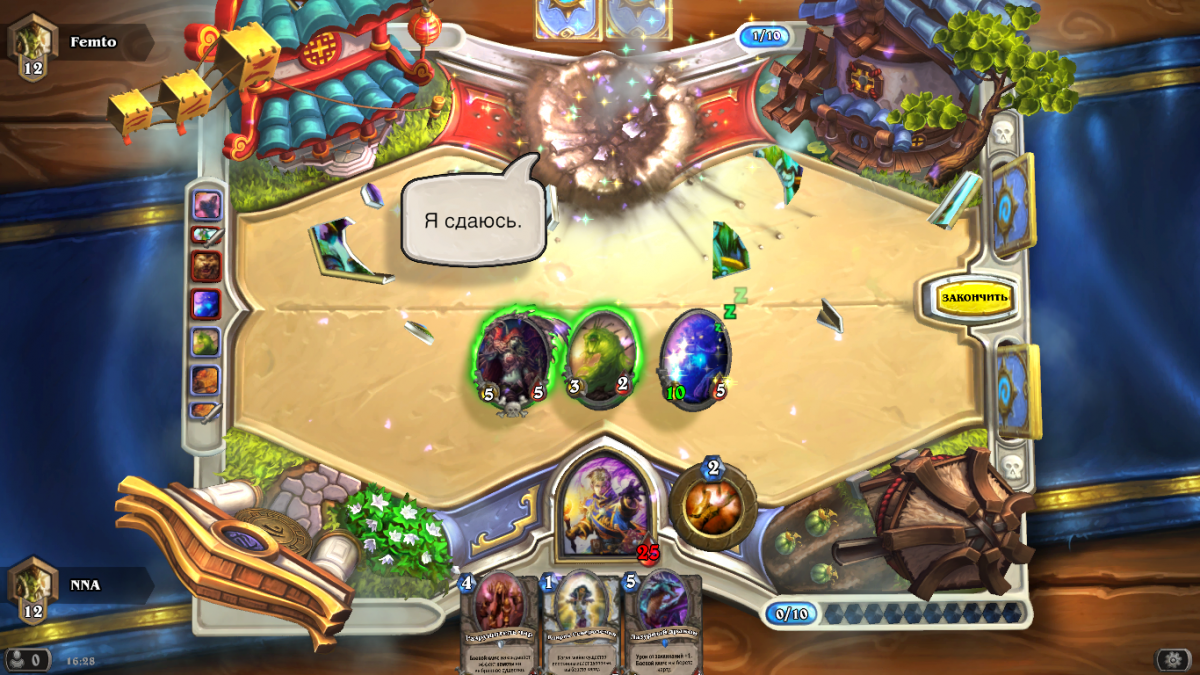The image size is (1200, 675).
Task: Select the 5-cost Azure Drake card
Action: pos(662,620)
